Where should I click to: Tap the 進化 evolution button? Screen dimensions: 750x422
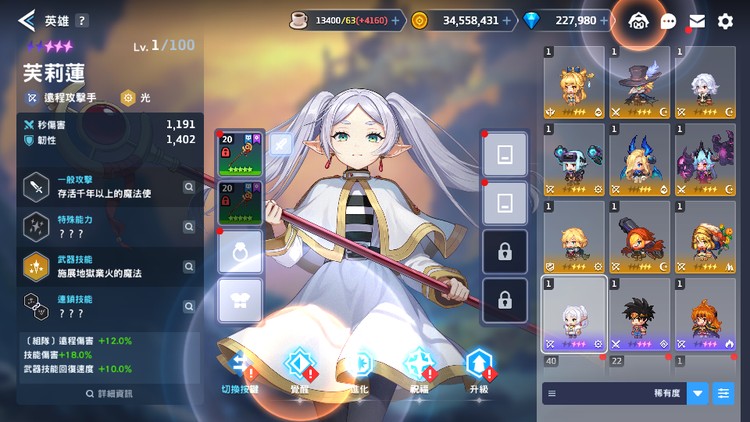click(x=361, y=367)
